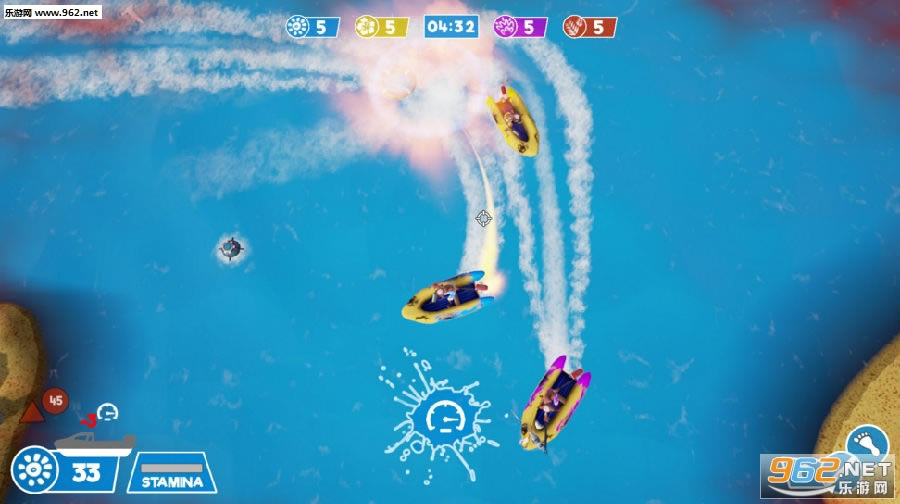
Task: Click the purple team splat icon
Action: tap(505, 27)
